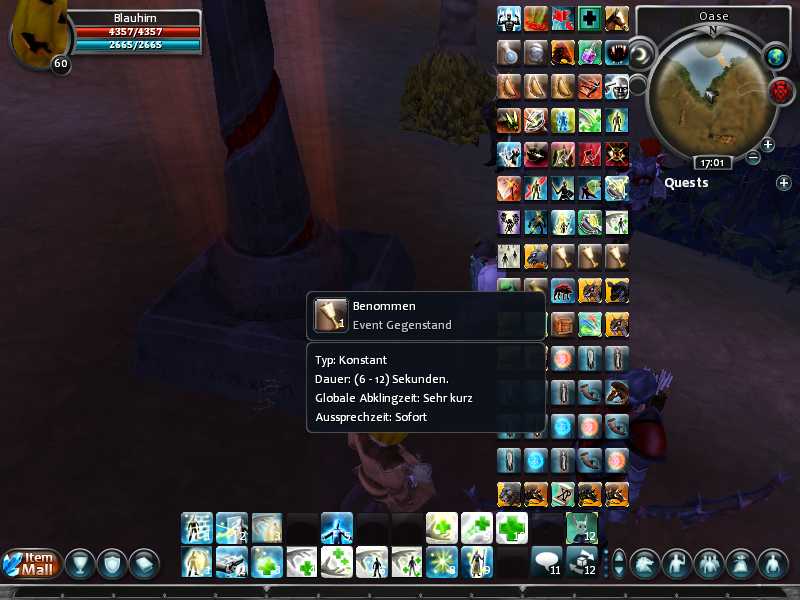Click the speech bubble hotbar slot

[x=546, y=562]
